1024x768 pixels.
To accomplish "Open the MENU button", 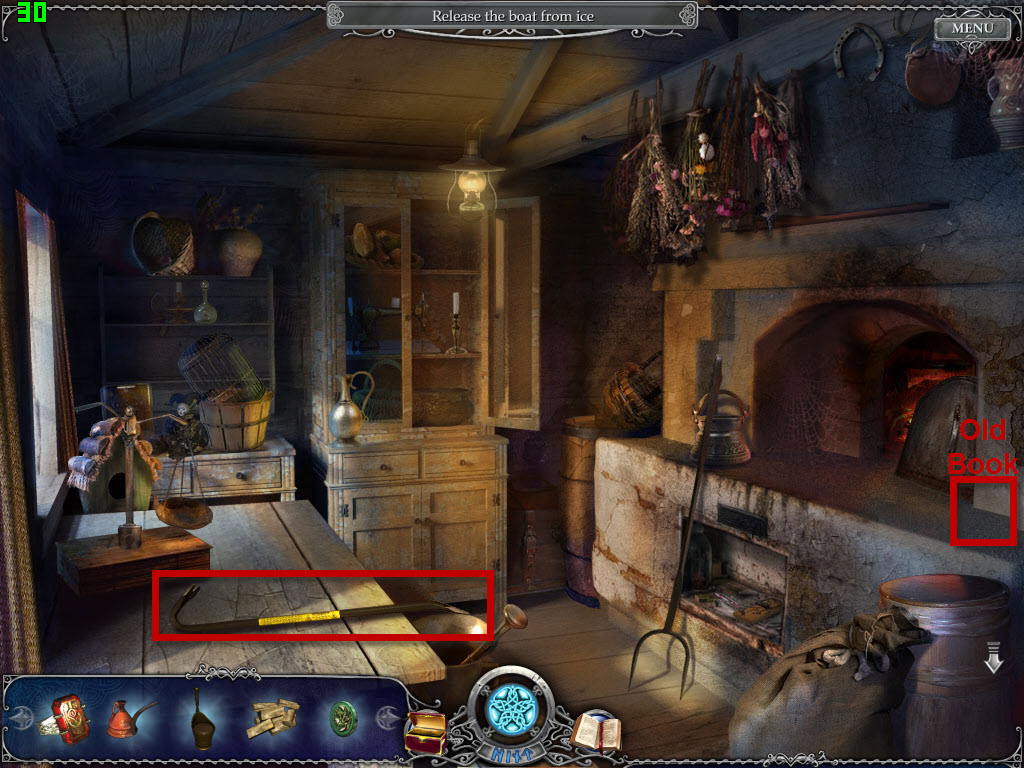I will pos(972,28).
